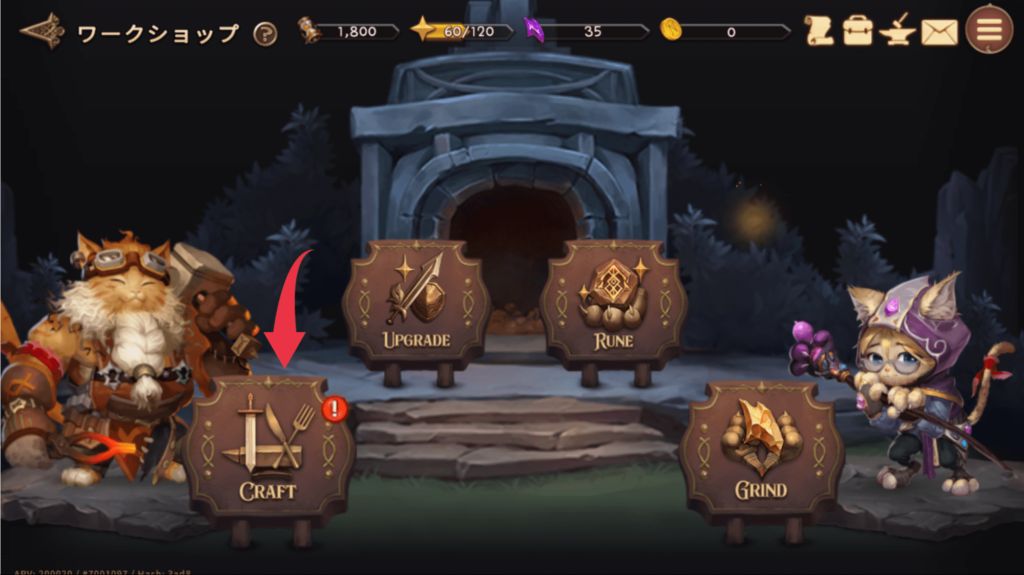Show help via the question mark
This screenshot has height=575, width=1024.
pyautogui.click(x=265, y=33)
